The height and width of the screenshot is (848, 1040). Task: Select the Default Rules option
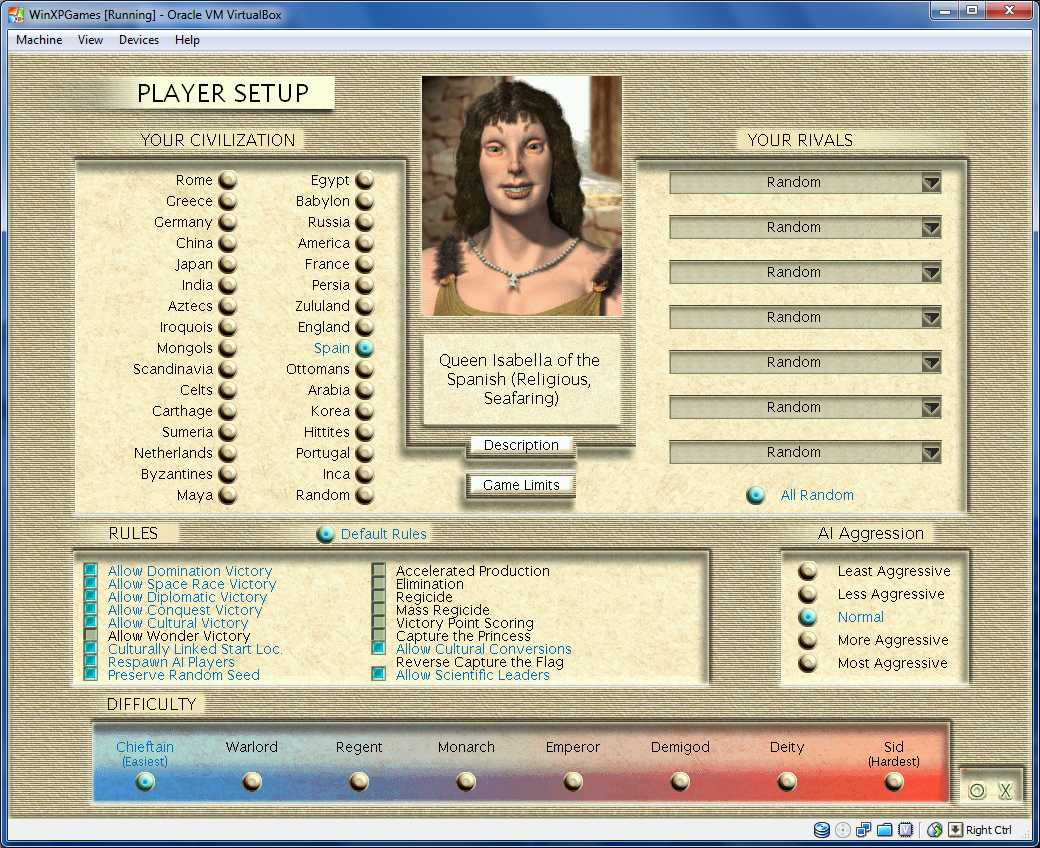pyautogui.click(x=325, y=534)
